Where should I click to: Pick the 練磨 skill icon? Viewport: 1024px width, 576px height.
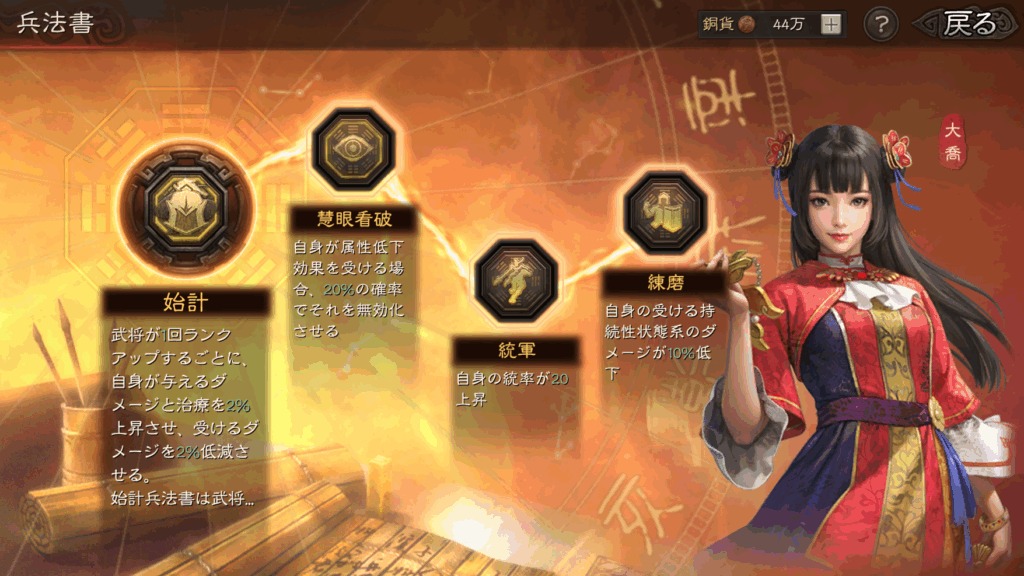click(666, 212)
